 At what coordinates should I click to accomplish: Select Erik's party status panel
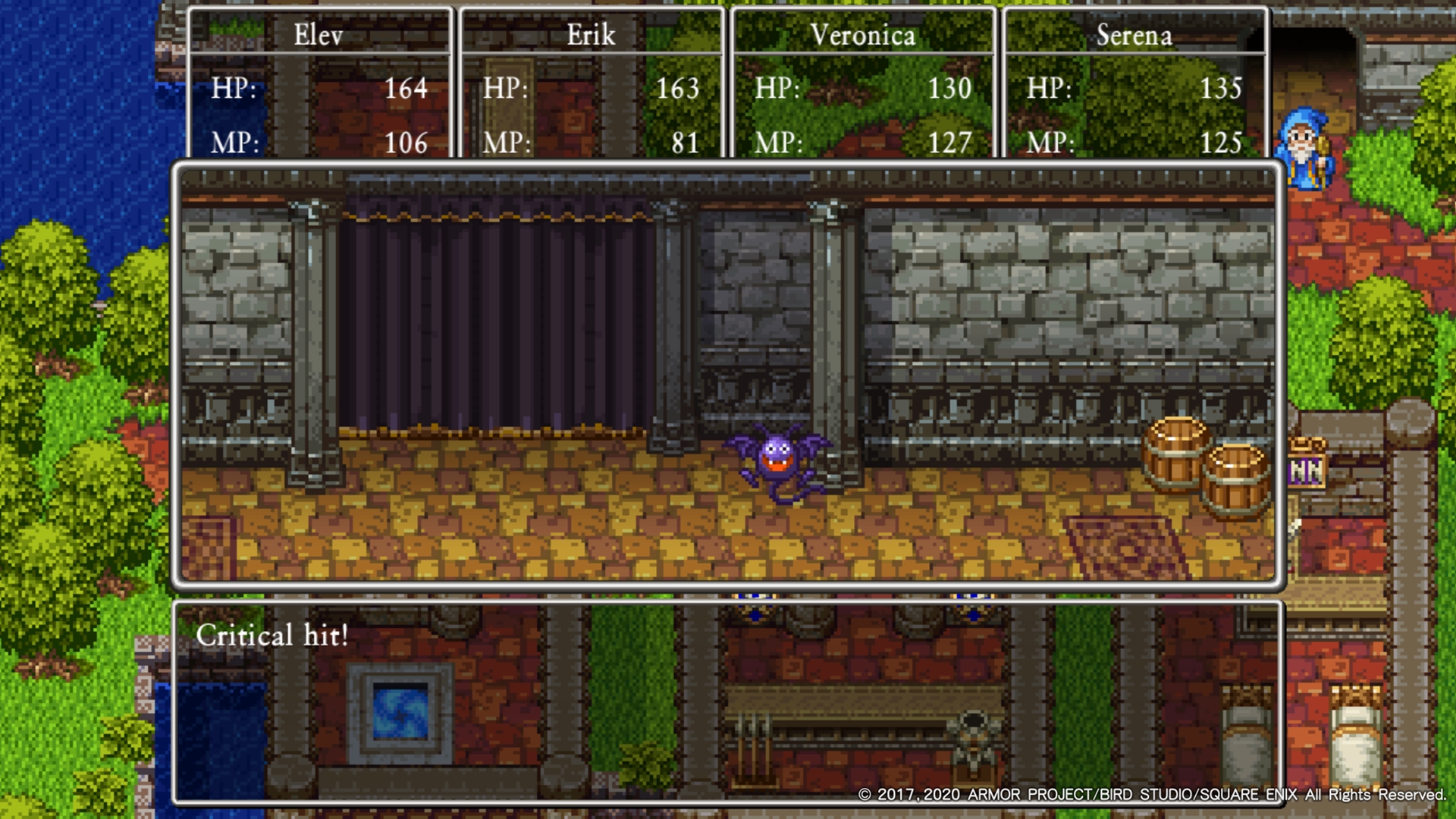click(591, 85)
